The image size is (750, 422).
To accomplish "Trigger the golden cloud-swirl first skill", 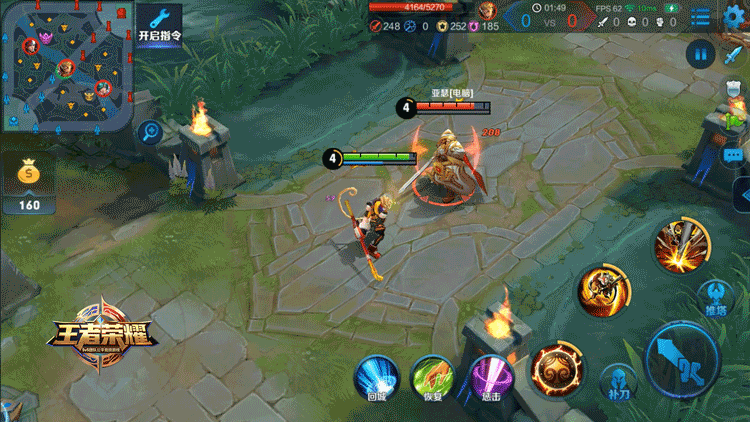I will coord(557,370).
